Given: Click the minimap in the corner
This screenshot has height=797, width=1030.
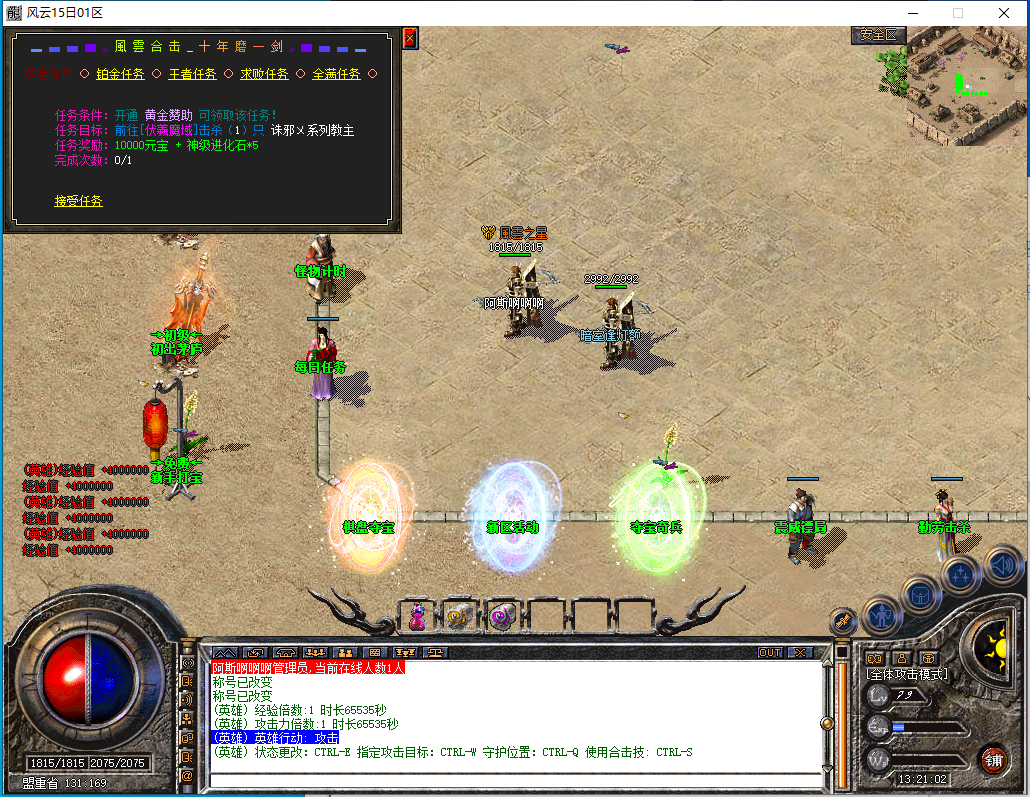Looking at the screenshot, I should (x=966, y=86).
